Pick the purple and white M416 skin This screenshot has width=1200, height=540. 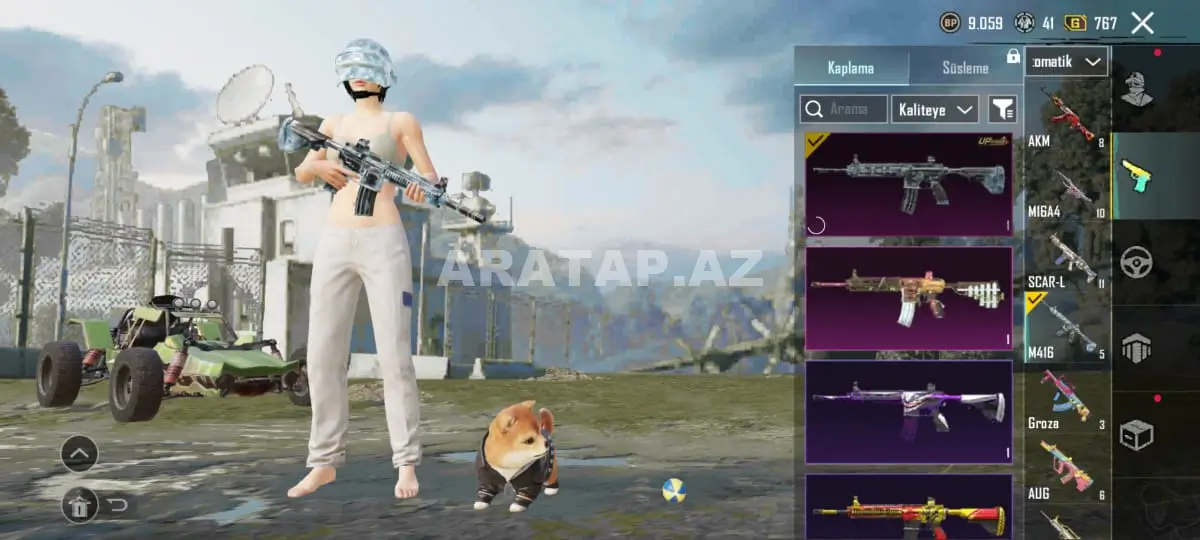[x=908, y=412]
